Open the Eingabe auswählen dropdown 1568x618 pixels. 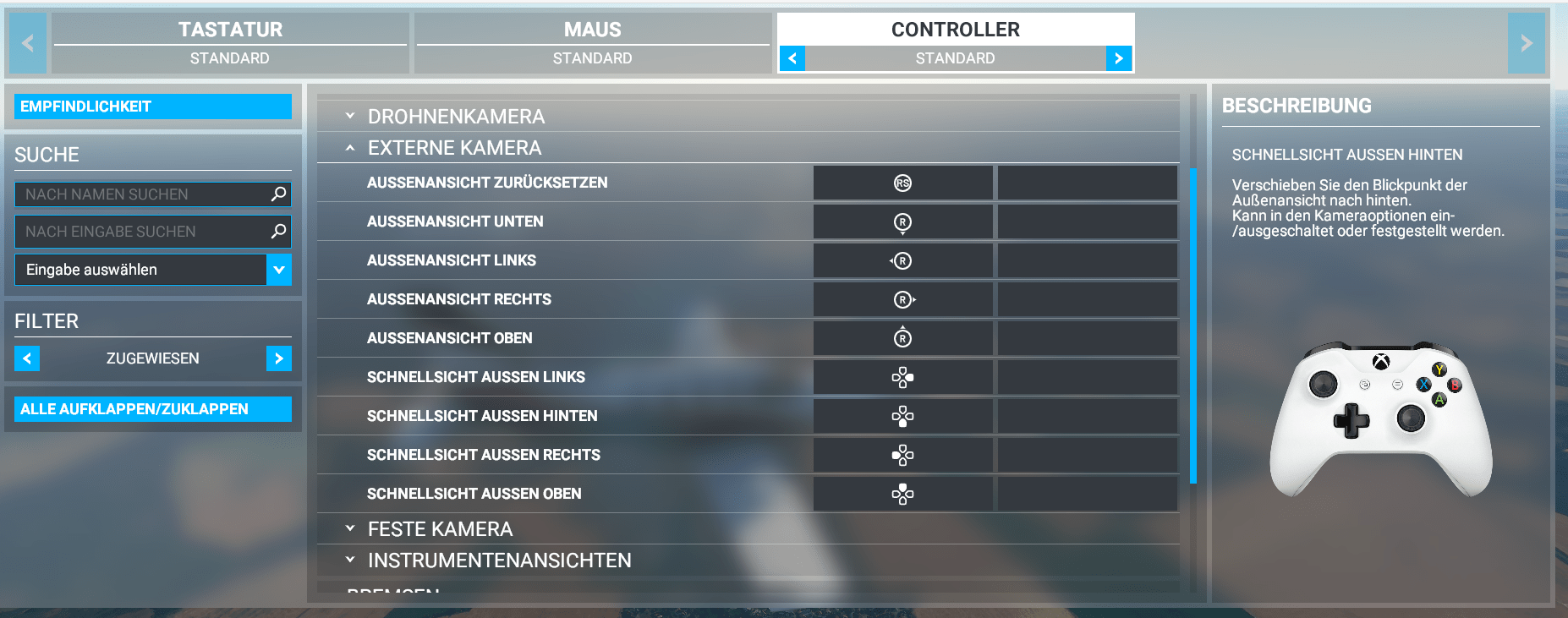pyautogui.click(x=279, y=270)
